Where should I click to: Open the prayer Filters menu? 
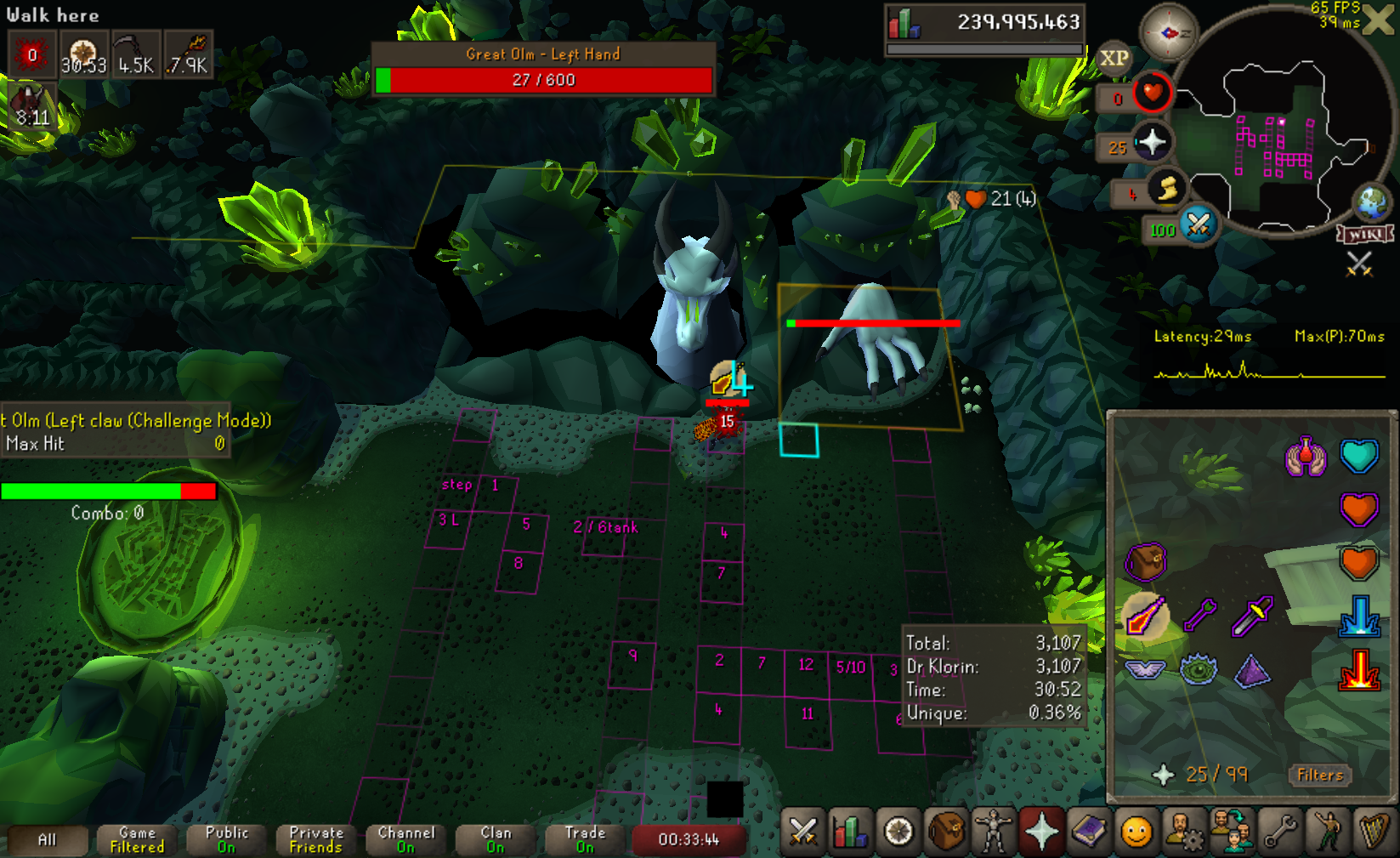(x=1319, y=775)
